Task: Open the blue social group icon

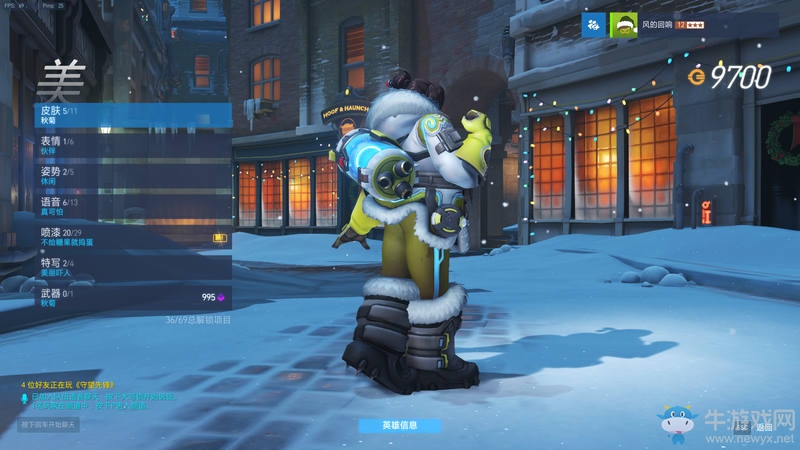Action: pyautogui.click(x=594, y=25)
